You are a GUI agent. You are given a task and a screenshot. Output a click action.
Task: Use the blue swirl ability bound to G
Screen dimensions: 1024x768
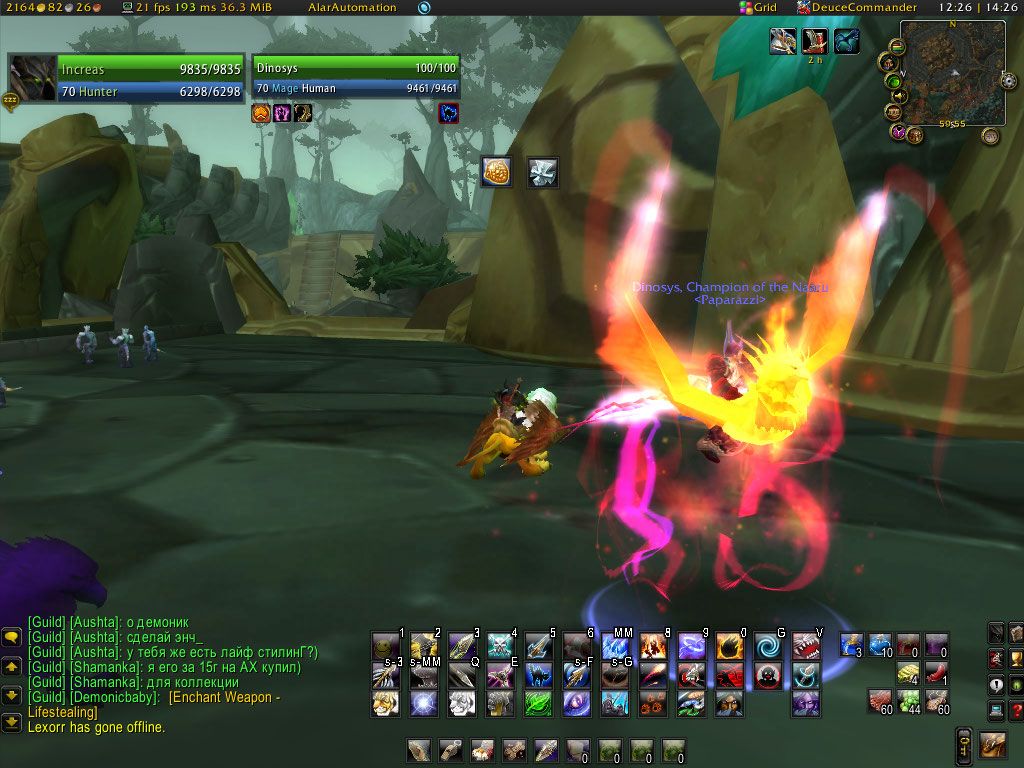coord(768,646)
